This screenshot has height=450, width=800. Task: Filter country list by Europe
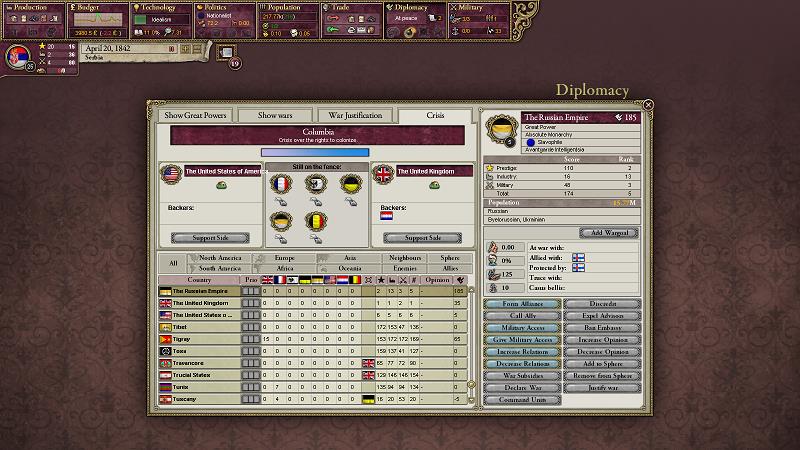click(285, 258)
